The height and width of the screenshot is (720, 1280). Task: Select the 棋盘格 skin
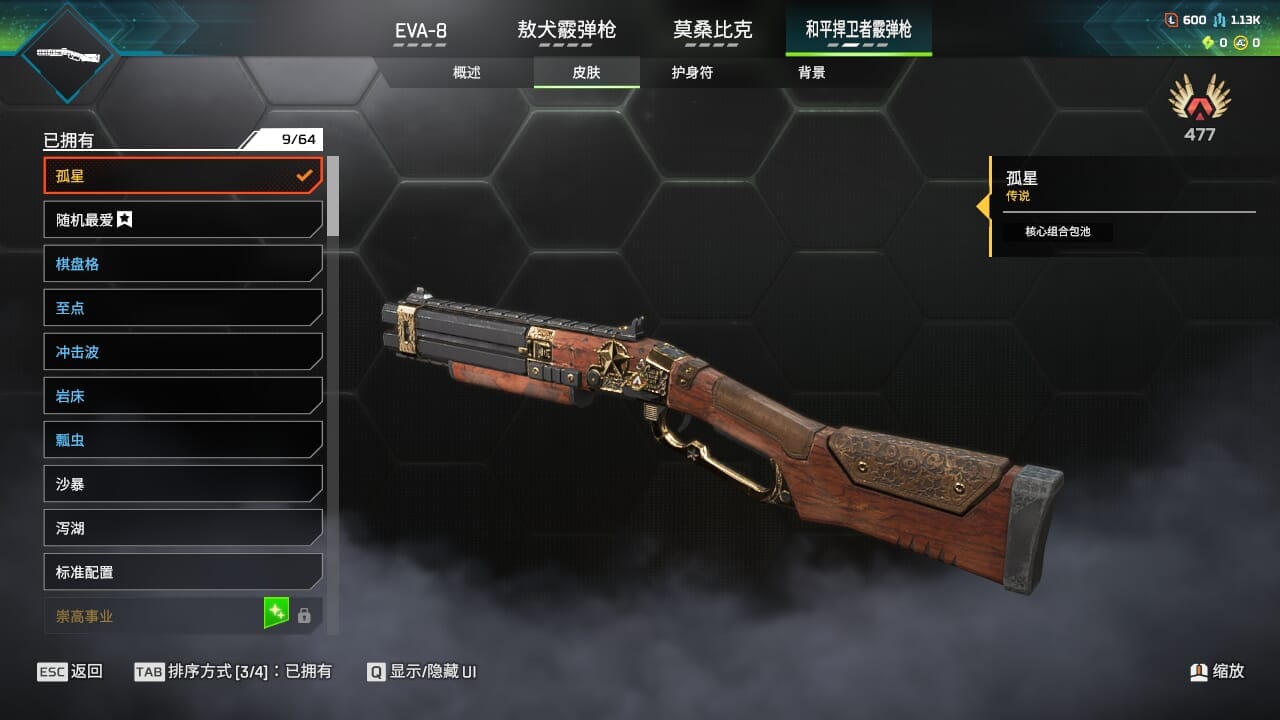coord(183,264)
